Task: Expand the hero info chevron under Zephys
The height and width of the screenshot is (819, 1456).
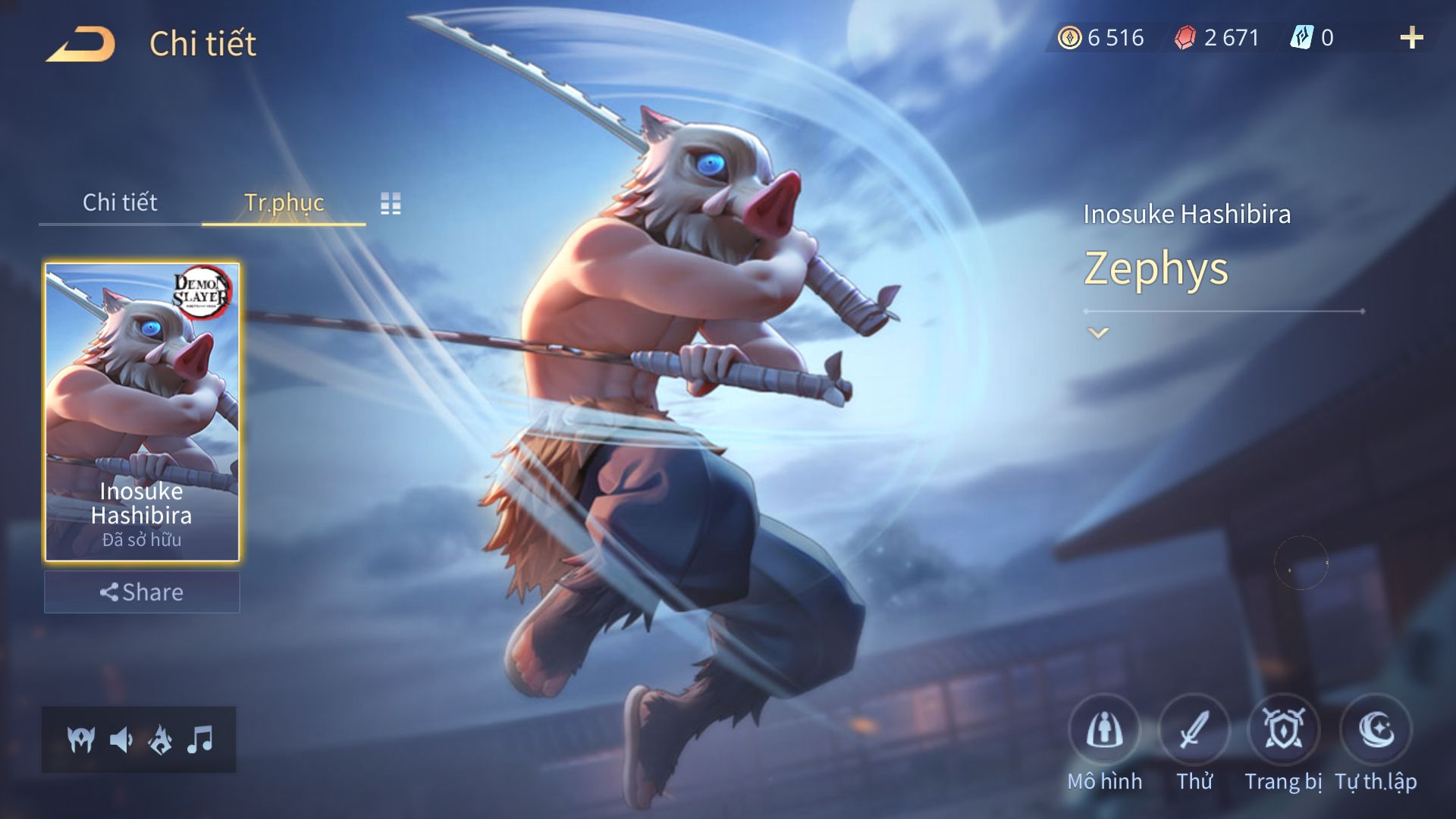Action: [x=1098, y=333]
